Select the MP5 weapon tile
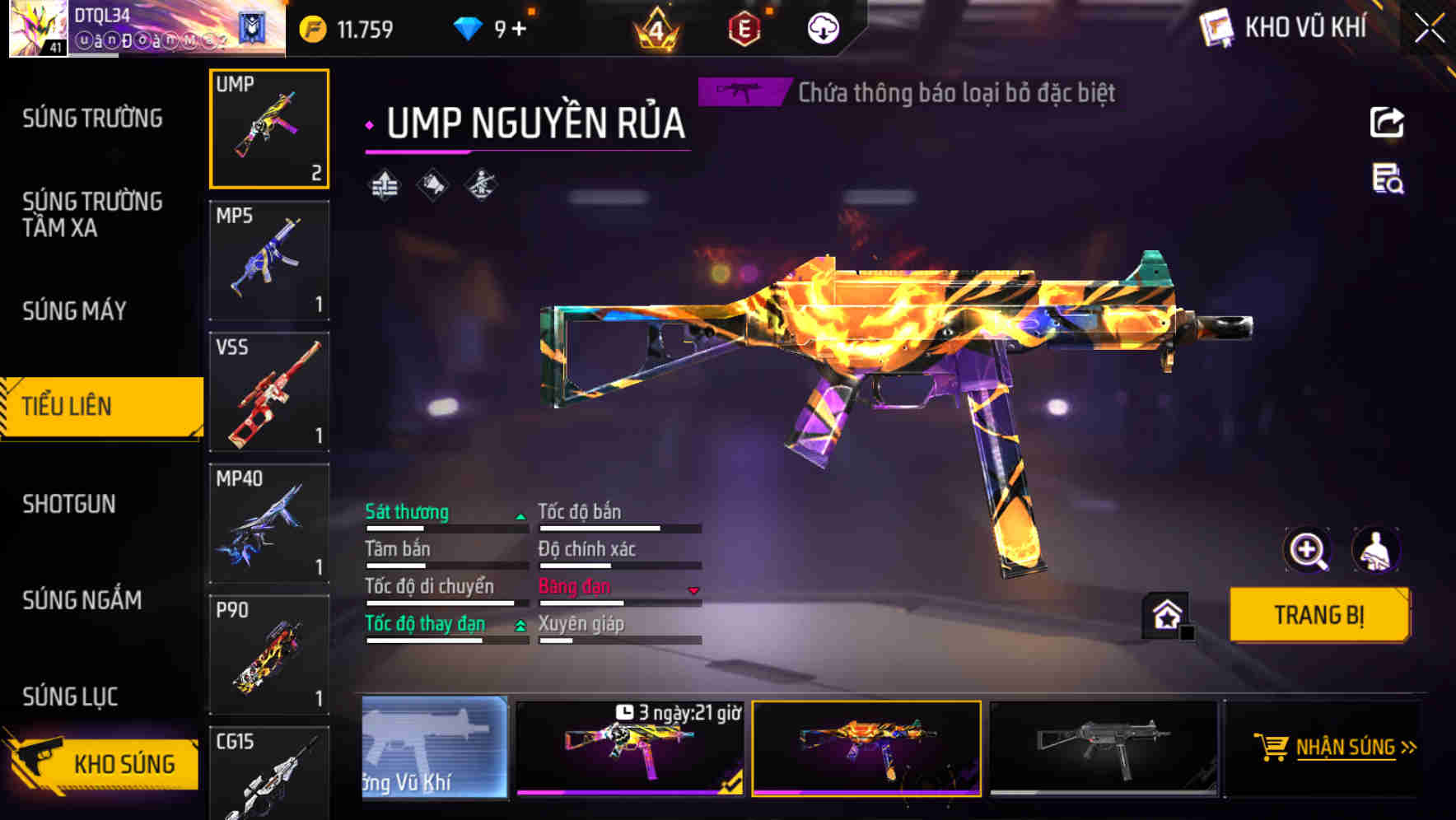This screenshot has height=820, width=1456. [x=269, y=260]
